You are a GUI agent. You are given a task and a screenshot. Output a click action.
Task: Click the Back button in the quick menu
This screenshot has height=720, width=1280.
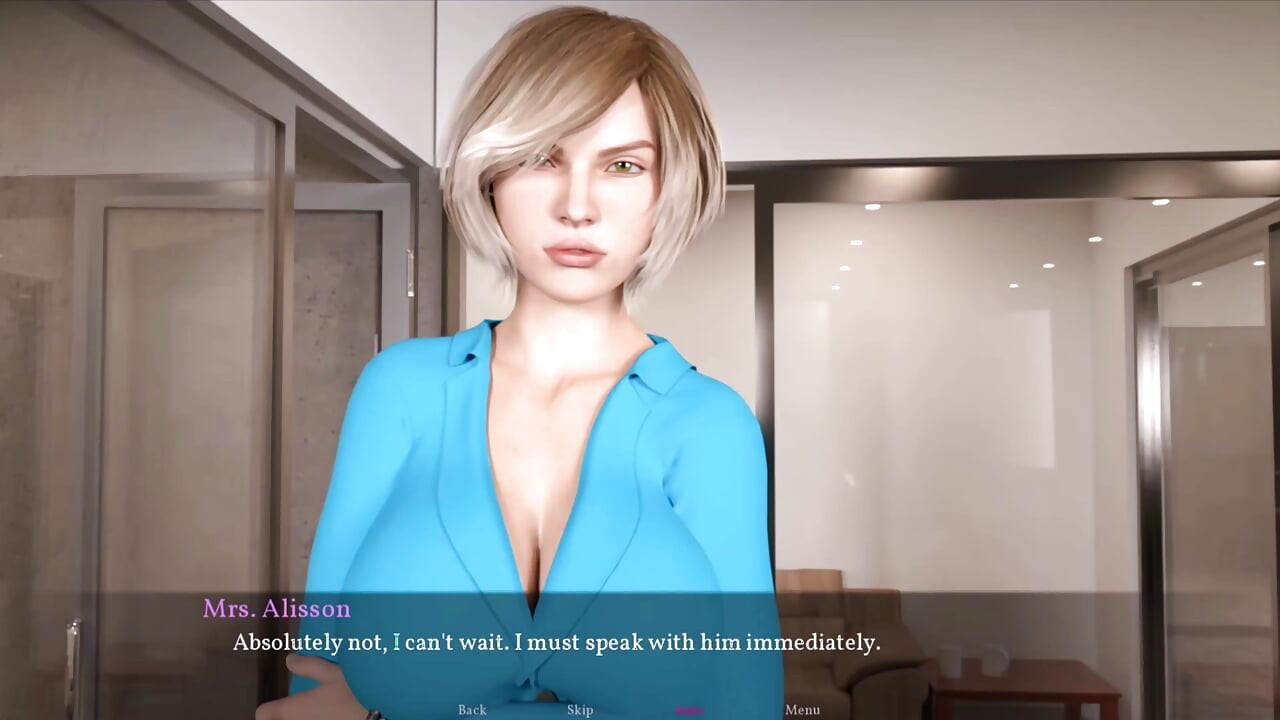[472, 710]
